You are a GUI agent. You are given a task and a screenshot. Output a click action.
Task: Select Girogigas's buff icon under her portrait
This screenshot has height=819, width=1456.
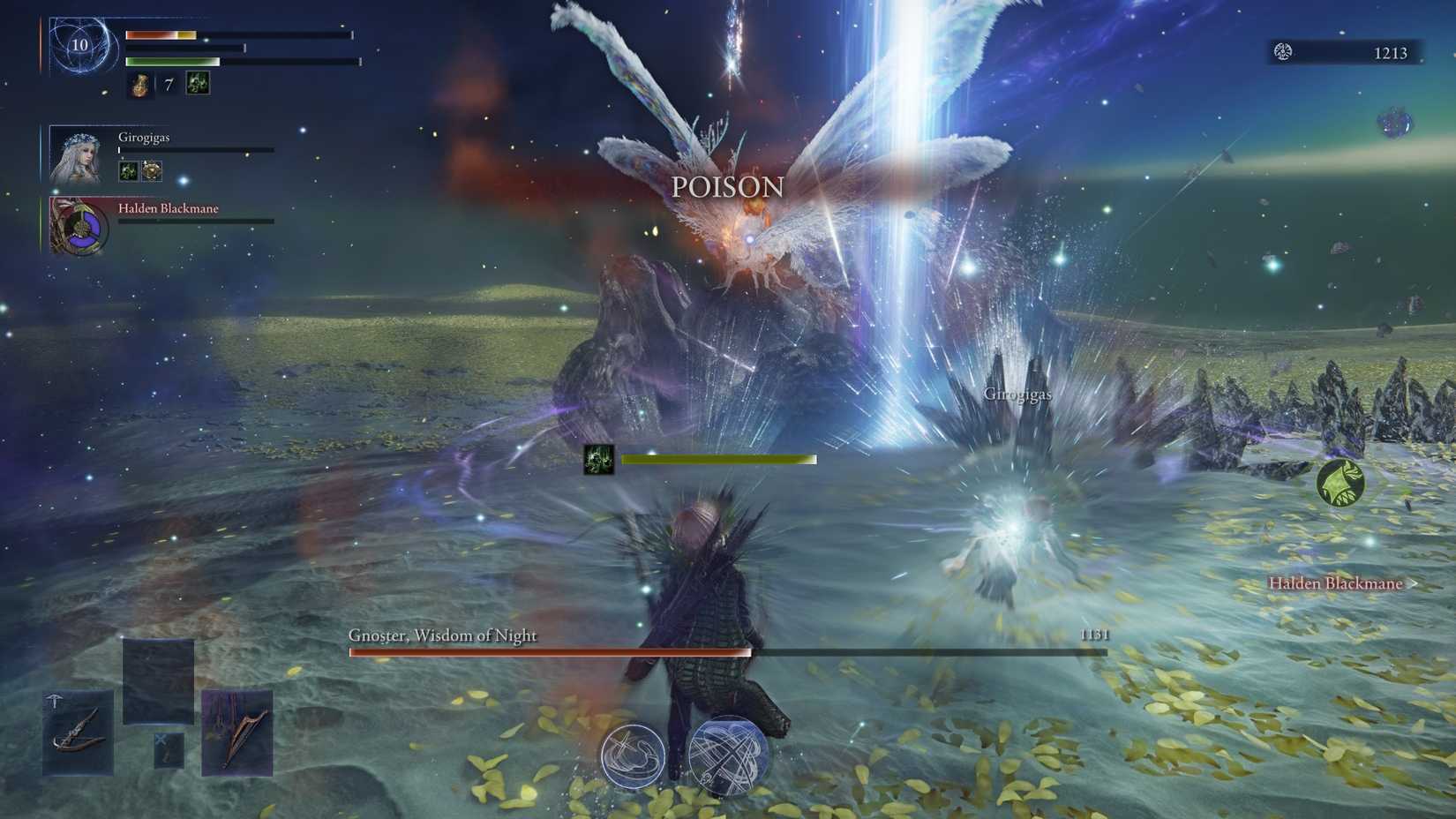click(128, 169)
